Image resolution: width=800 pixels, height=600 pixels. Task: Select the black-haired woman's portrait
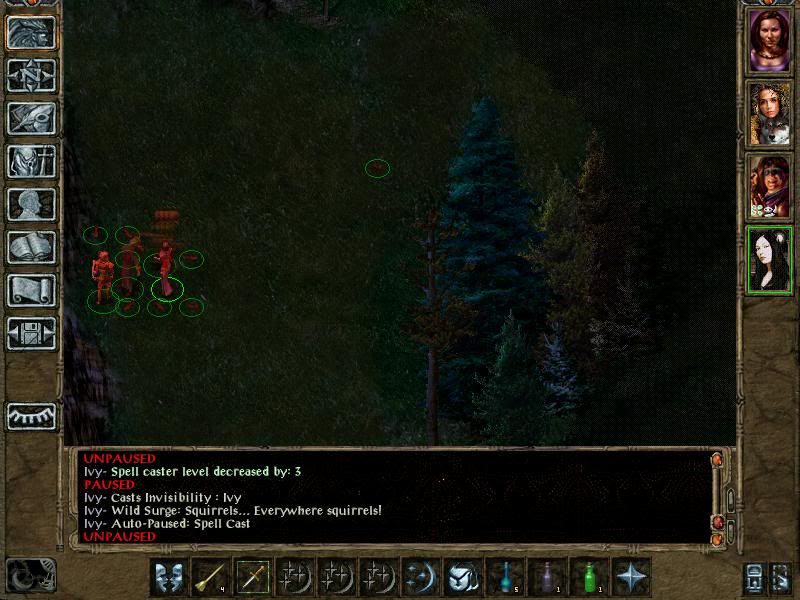tap(770, 259)
